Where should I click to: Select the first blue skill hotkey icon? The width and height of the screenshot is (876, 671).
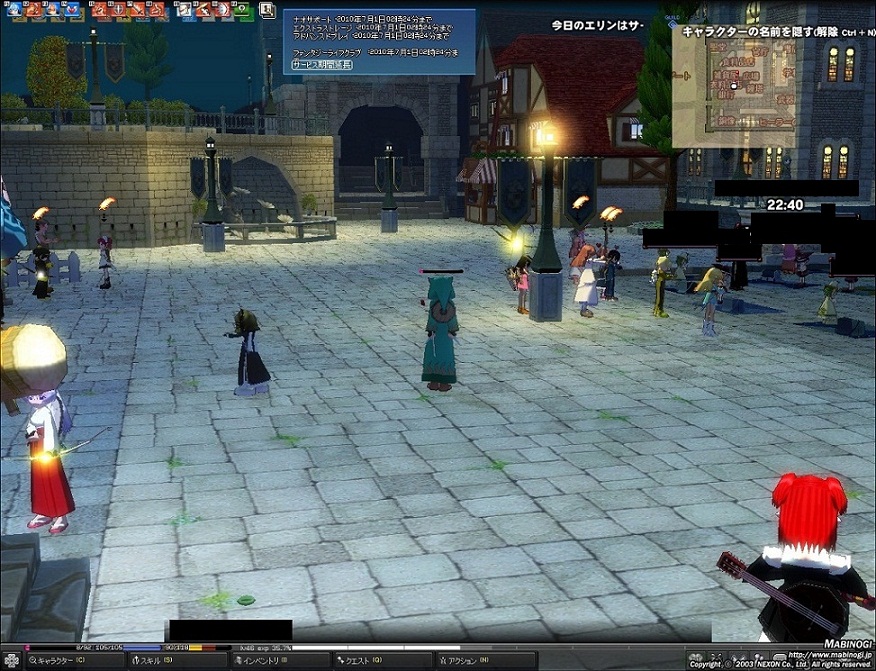(14, 11)
